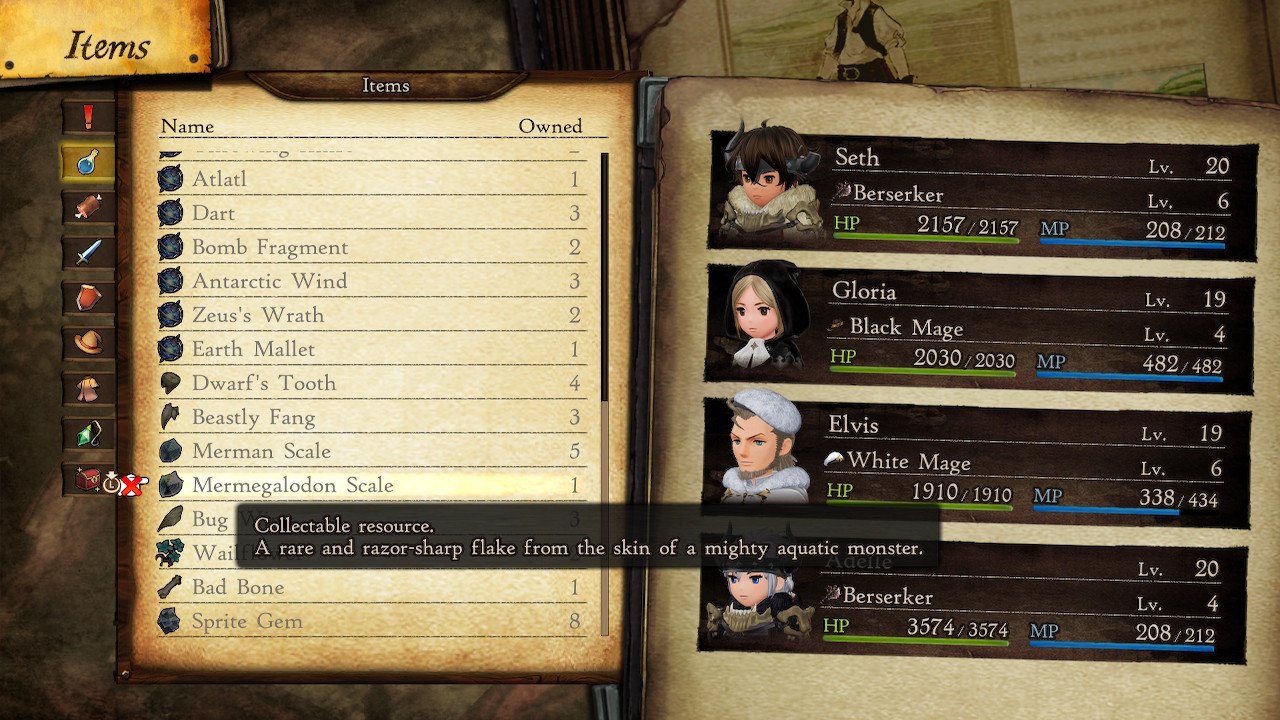
Task: Select the Merman Scale row
Action: pos(370,452)
